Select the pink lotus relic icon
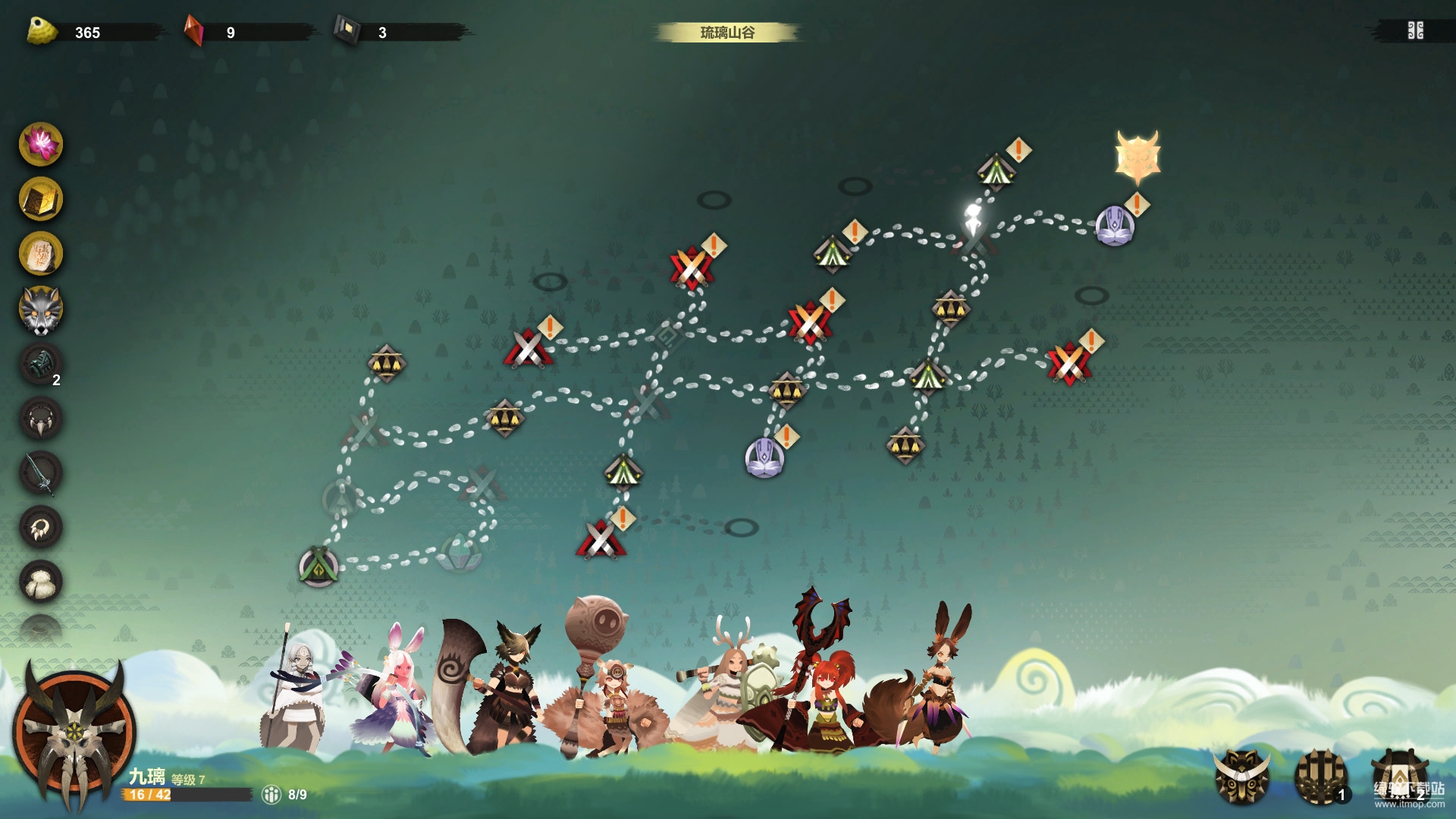The width and height of the screenshot is (1456, 819). pyautogui.click(x=41, y=144)
